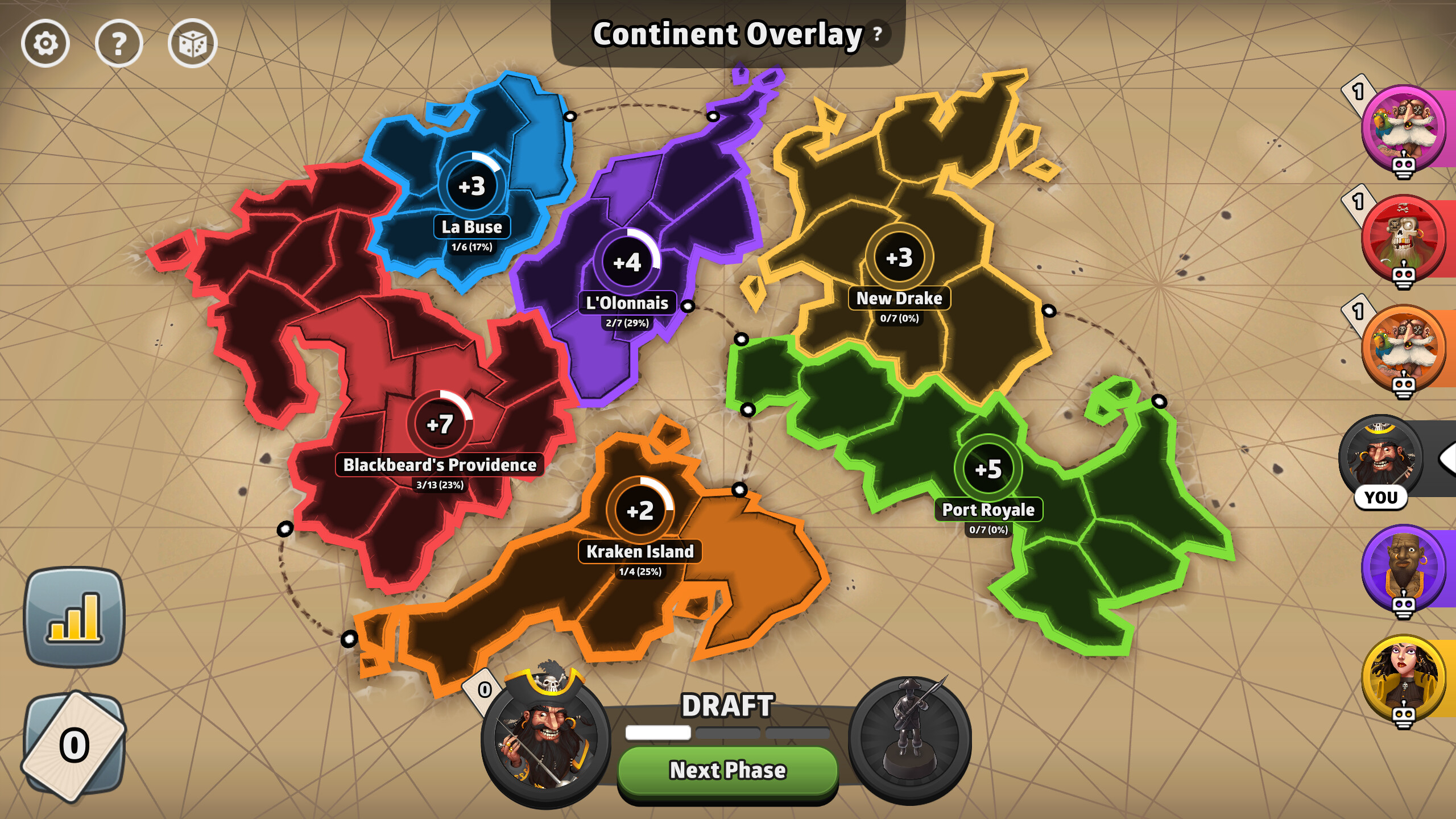The width and height of the screenshot is (1456, 819).
Task: Open the game settings gear
Action: pos(47,44)
